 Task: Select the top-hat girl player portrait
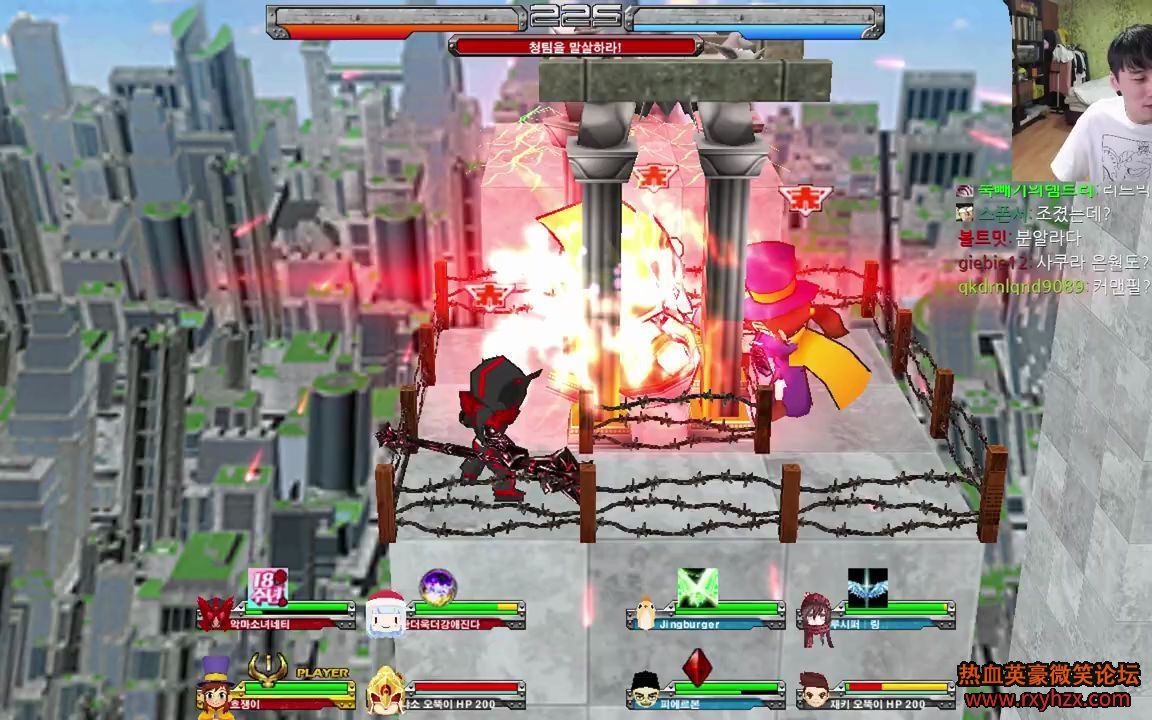[x=215, y=685]
